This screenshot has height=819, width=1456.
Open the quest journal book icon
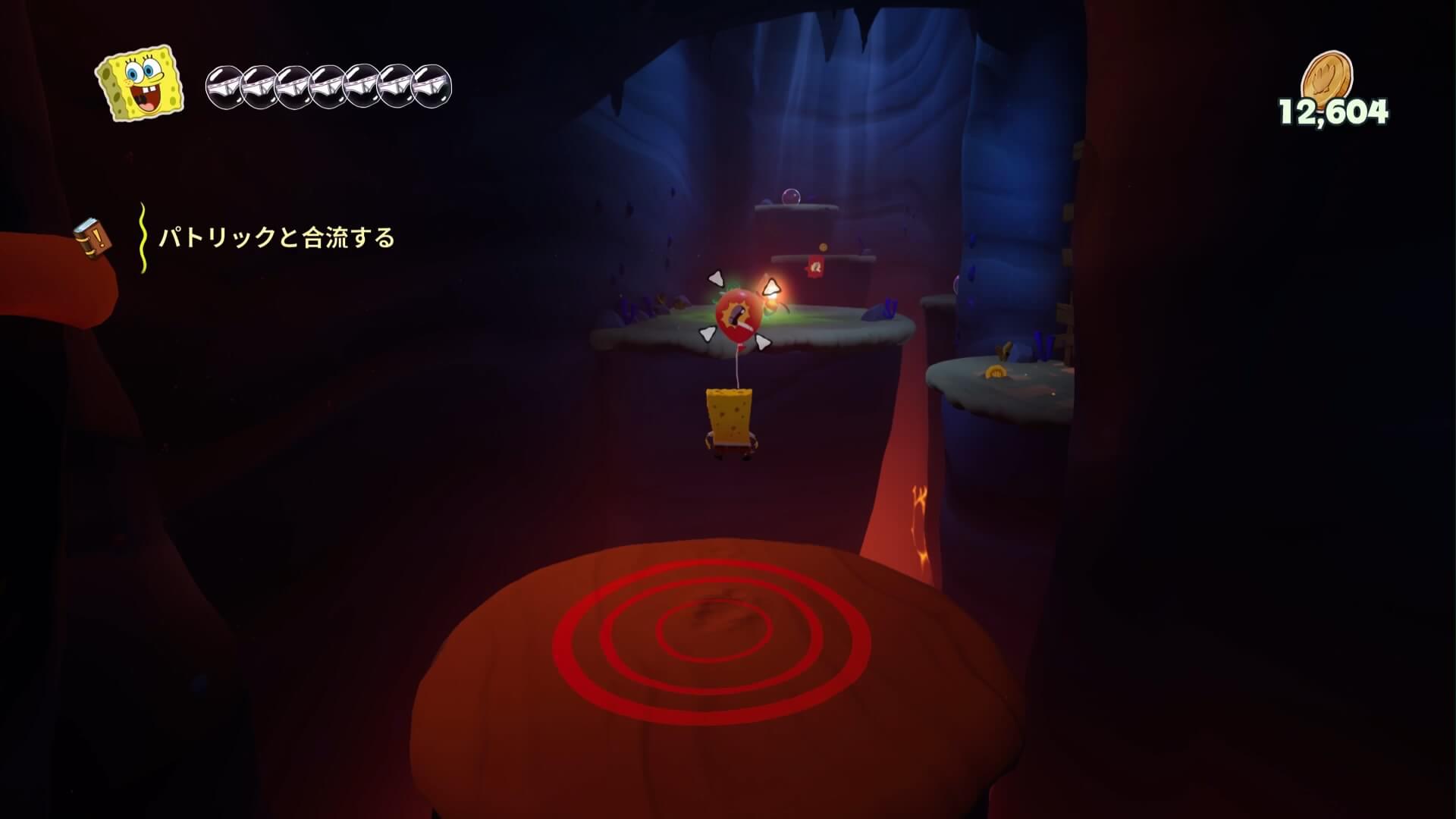93,239
